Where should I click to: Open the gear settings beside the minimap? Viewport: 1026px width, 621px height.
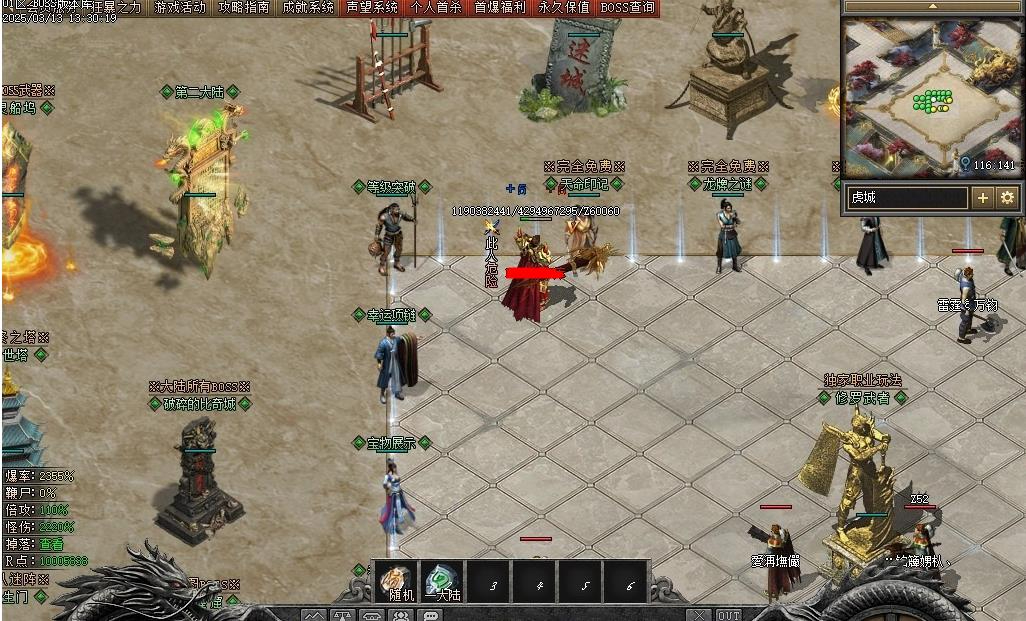coord(1006,198)
